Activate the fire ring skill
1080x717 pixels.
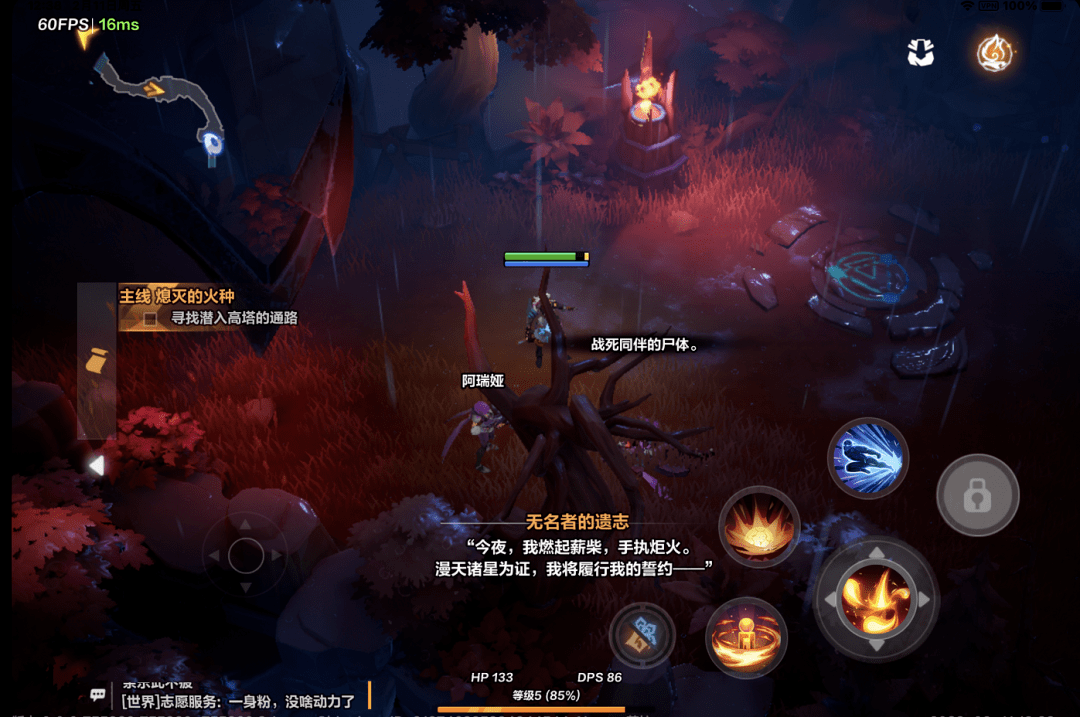click(x=746, y=636)
